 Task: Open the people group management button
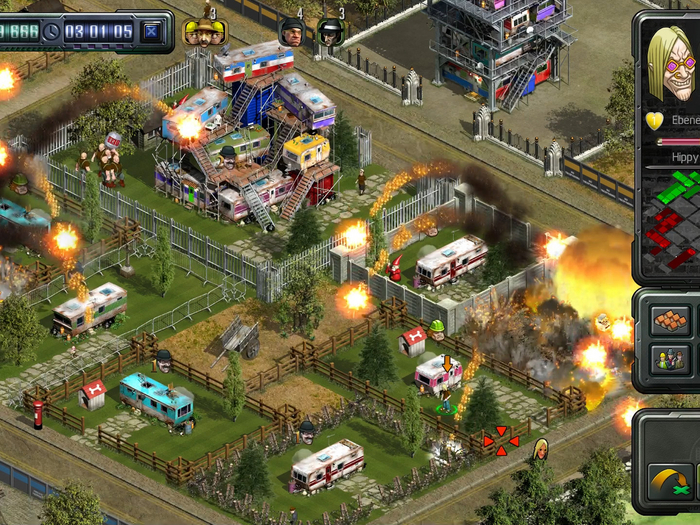point(668,360)
